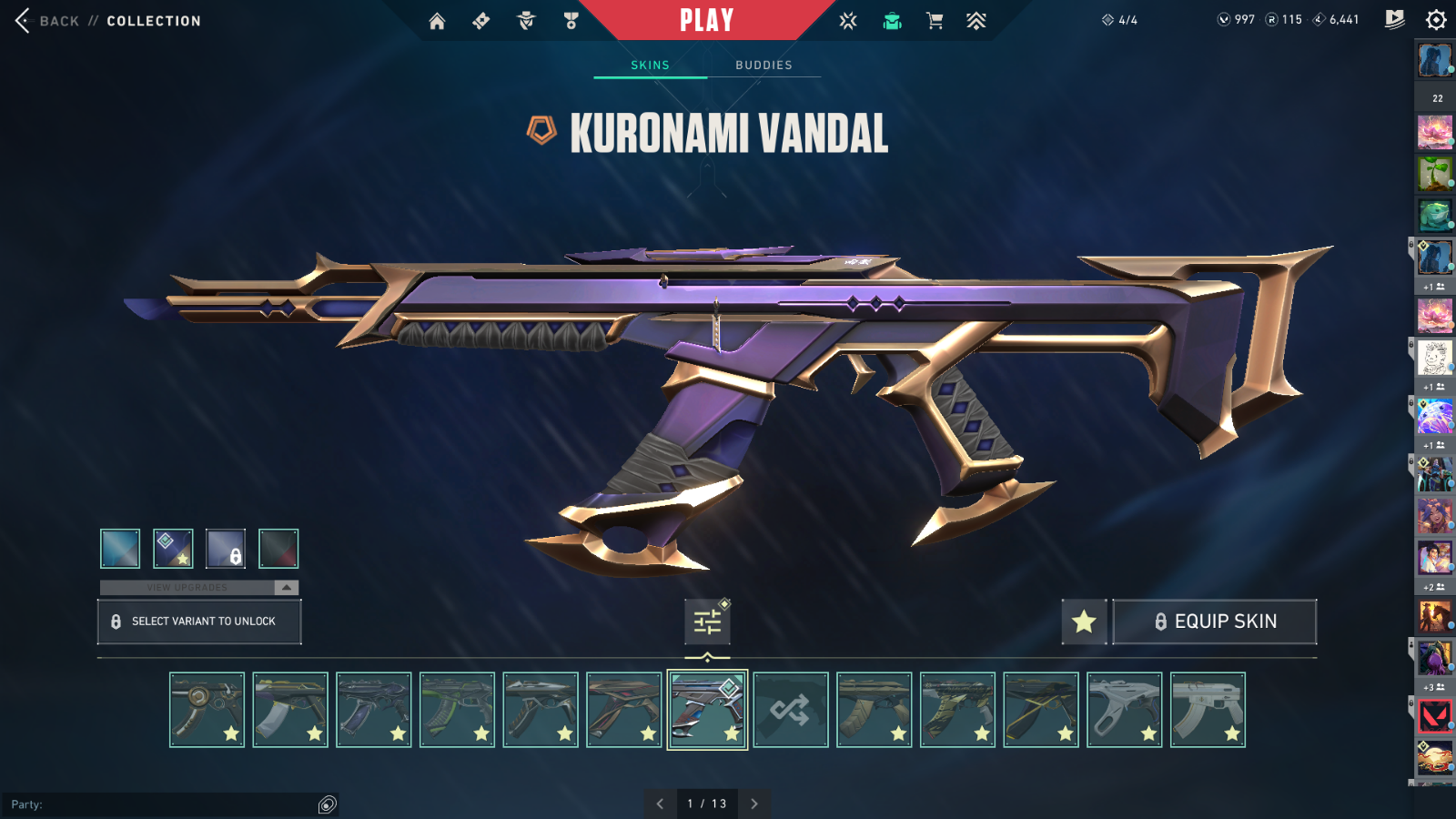Image resolution: width=1456 pixels, height=819 pixels.
Task: Select the random shuffle skin tile
Action: [x=791, y=710]
